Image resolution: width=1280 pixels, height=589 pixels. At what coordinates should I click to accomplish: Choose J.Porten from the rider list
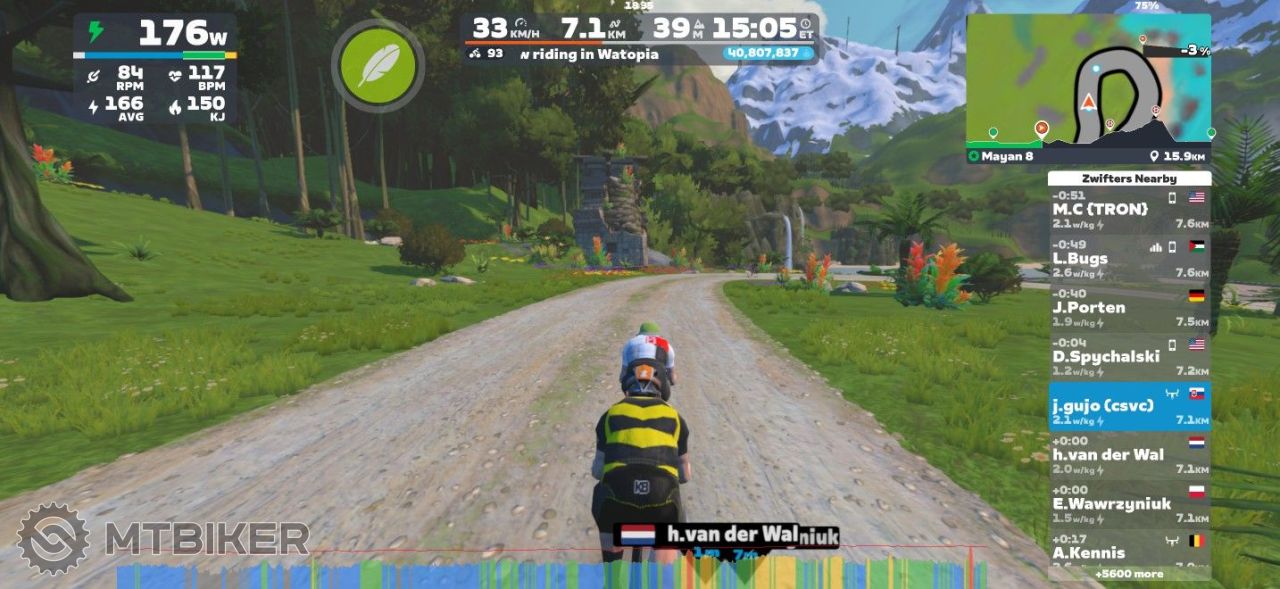pos(1129,308)
